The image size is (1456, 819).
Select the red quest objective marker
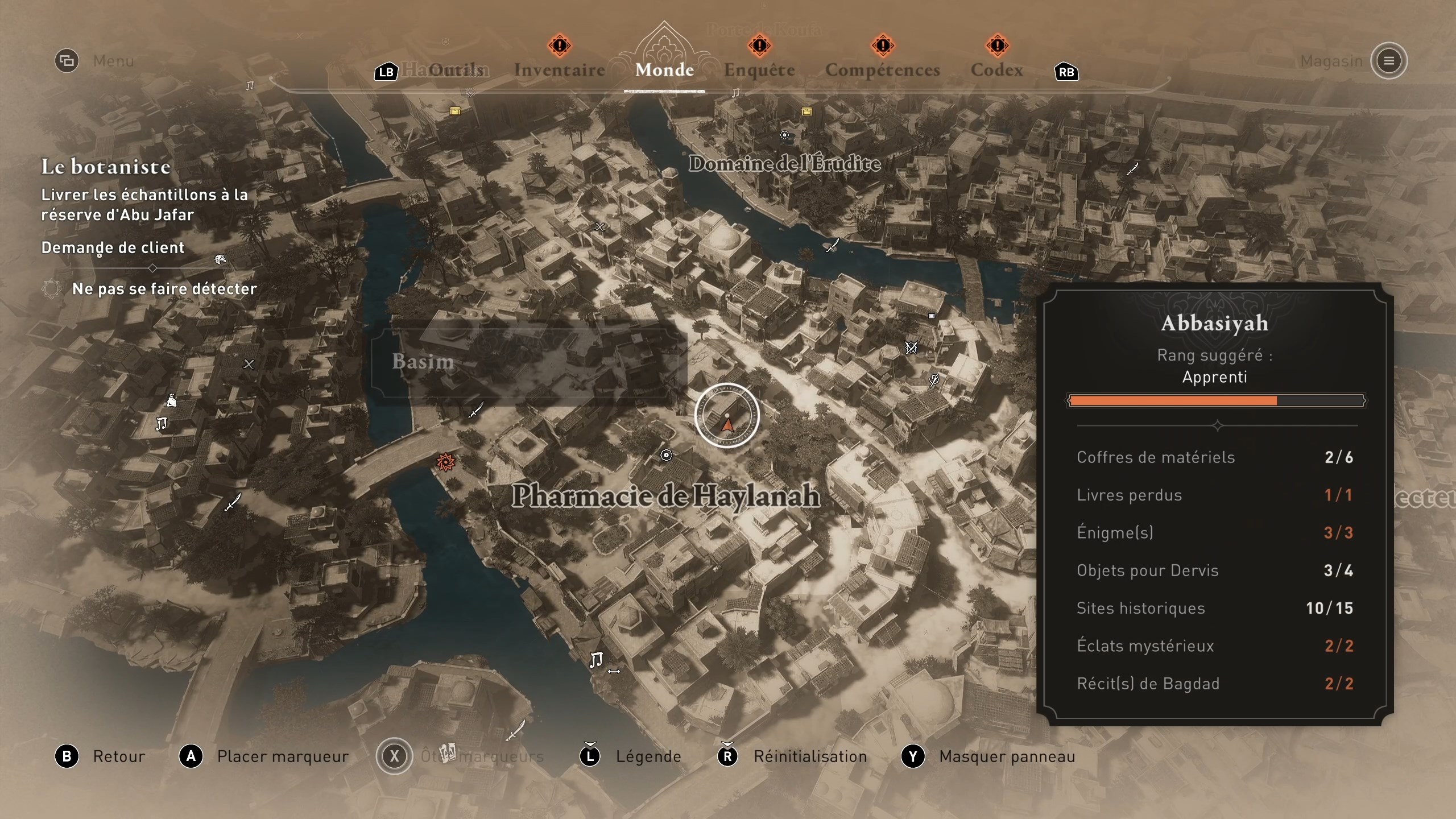[445, 462]
